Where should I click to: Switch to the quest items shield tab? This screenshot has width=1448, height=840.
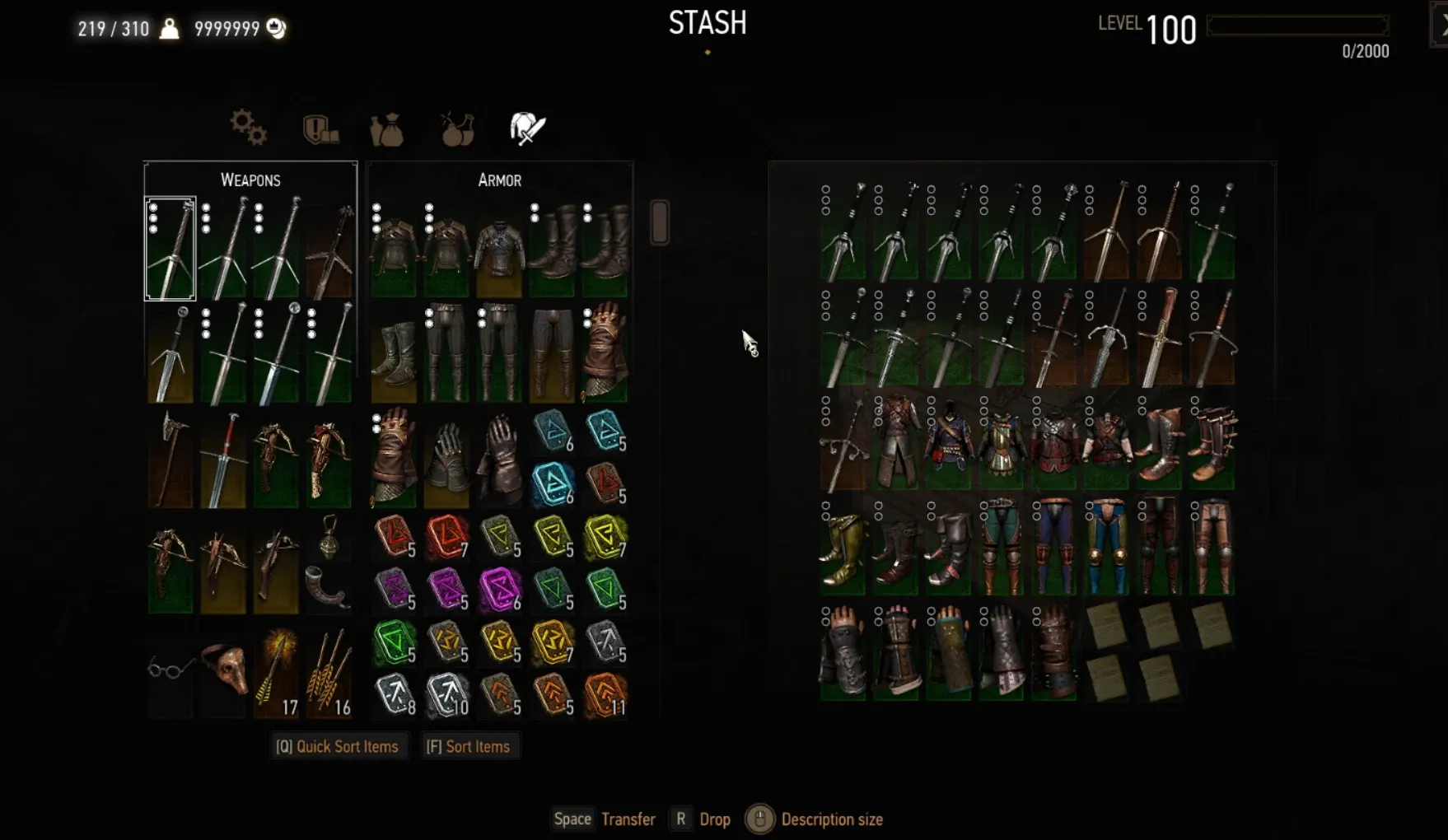click(320, 129)
